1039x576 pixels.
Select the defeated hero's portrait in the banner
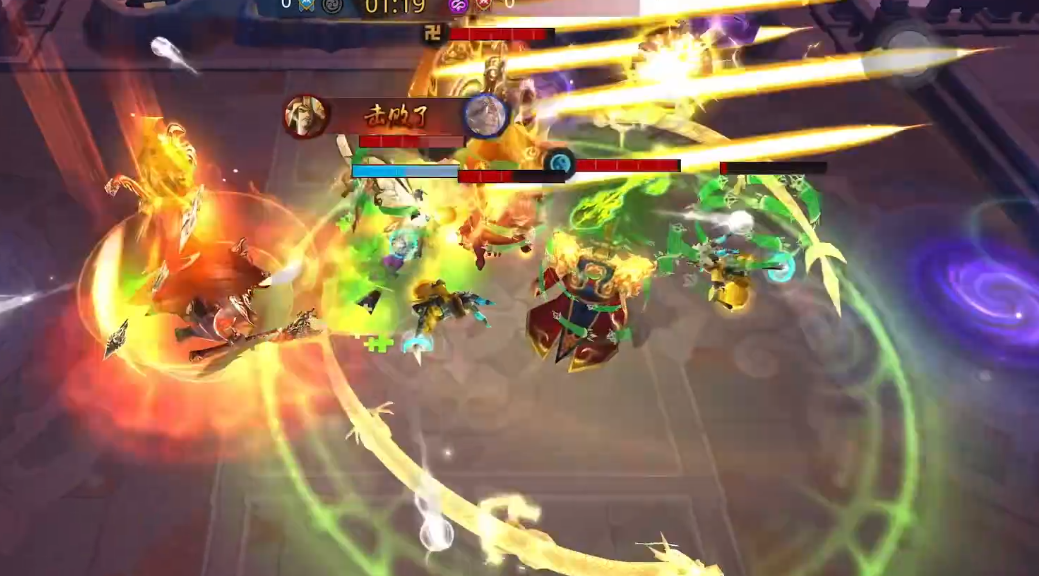(x=486, y=115)
